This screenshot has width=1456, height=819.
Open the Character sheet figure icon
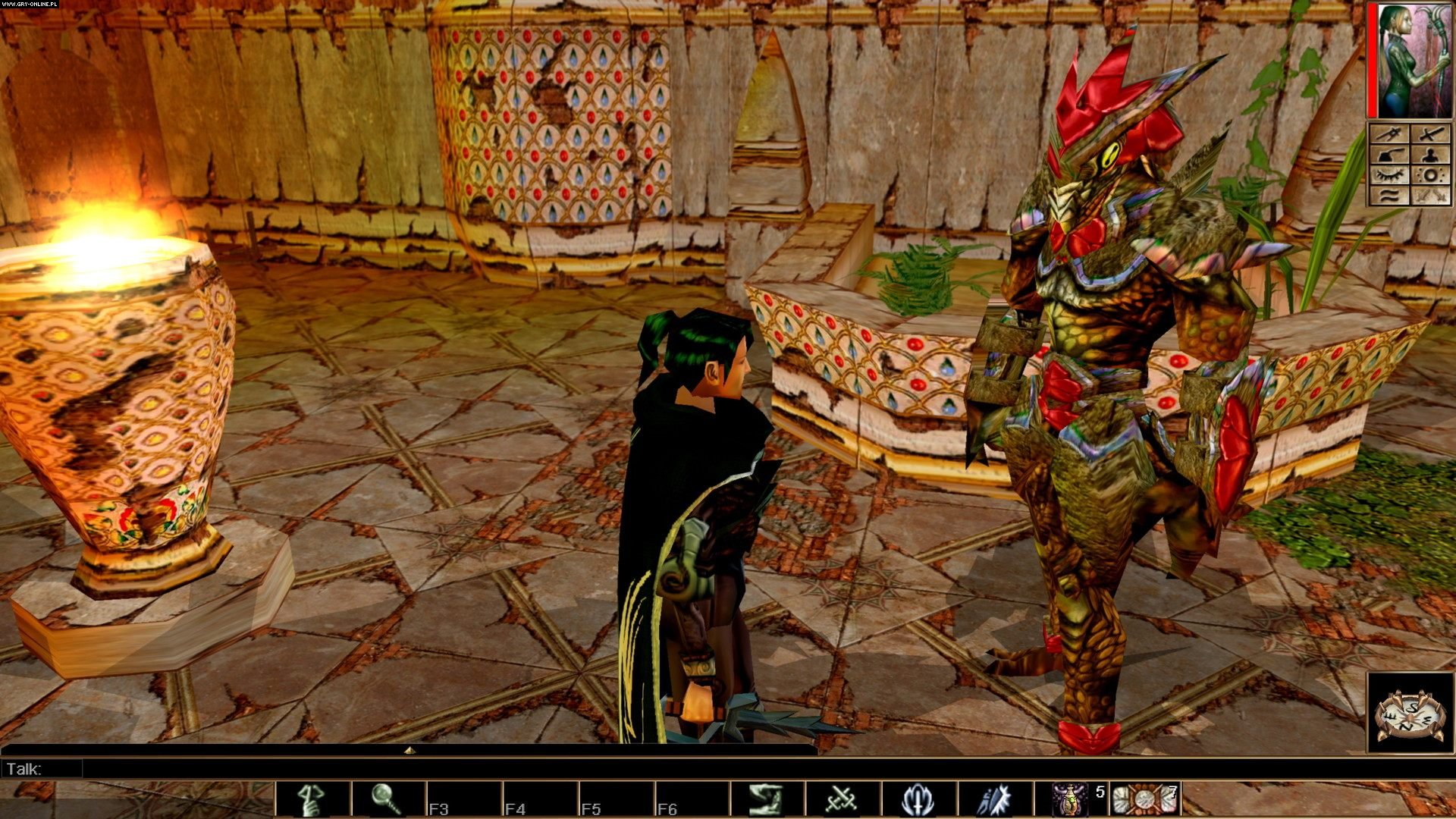coord(1429,155)
